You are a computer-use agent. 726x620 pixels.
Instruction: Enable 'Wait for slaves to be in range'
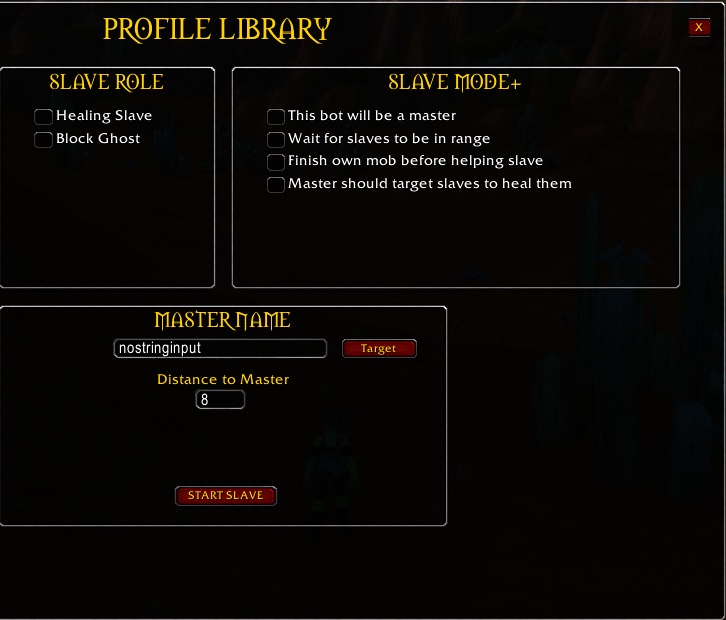click(x=276, y=140)
